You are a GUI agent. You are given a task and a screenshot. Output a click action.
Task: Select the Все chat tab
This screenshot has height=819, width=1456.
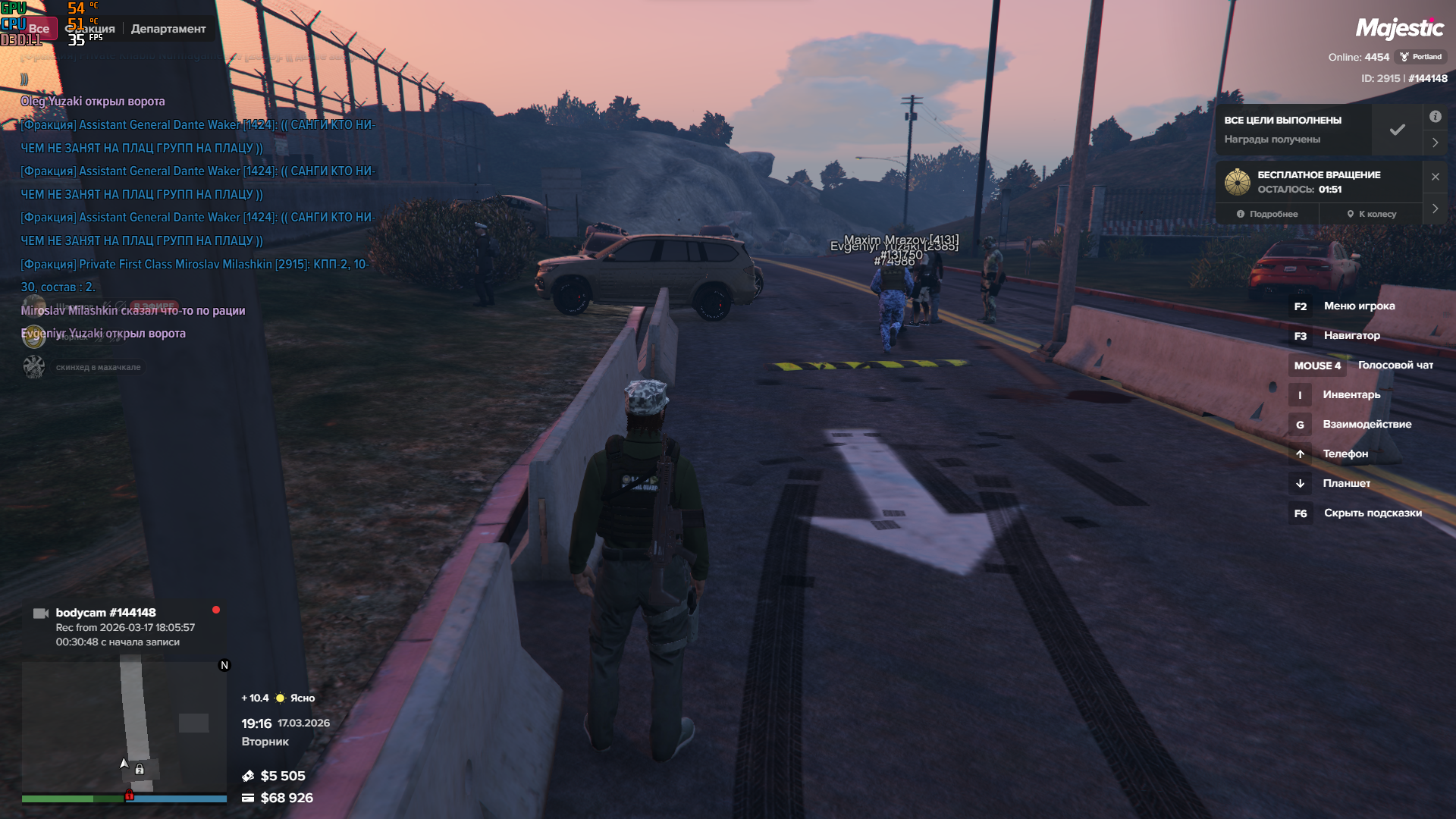pyautogui.click(x=39, y=29)
